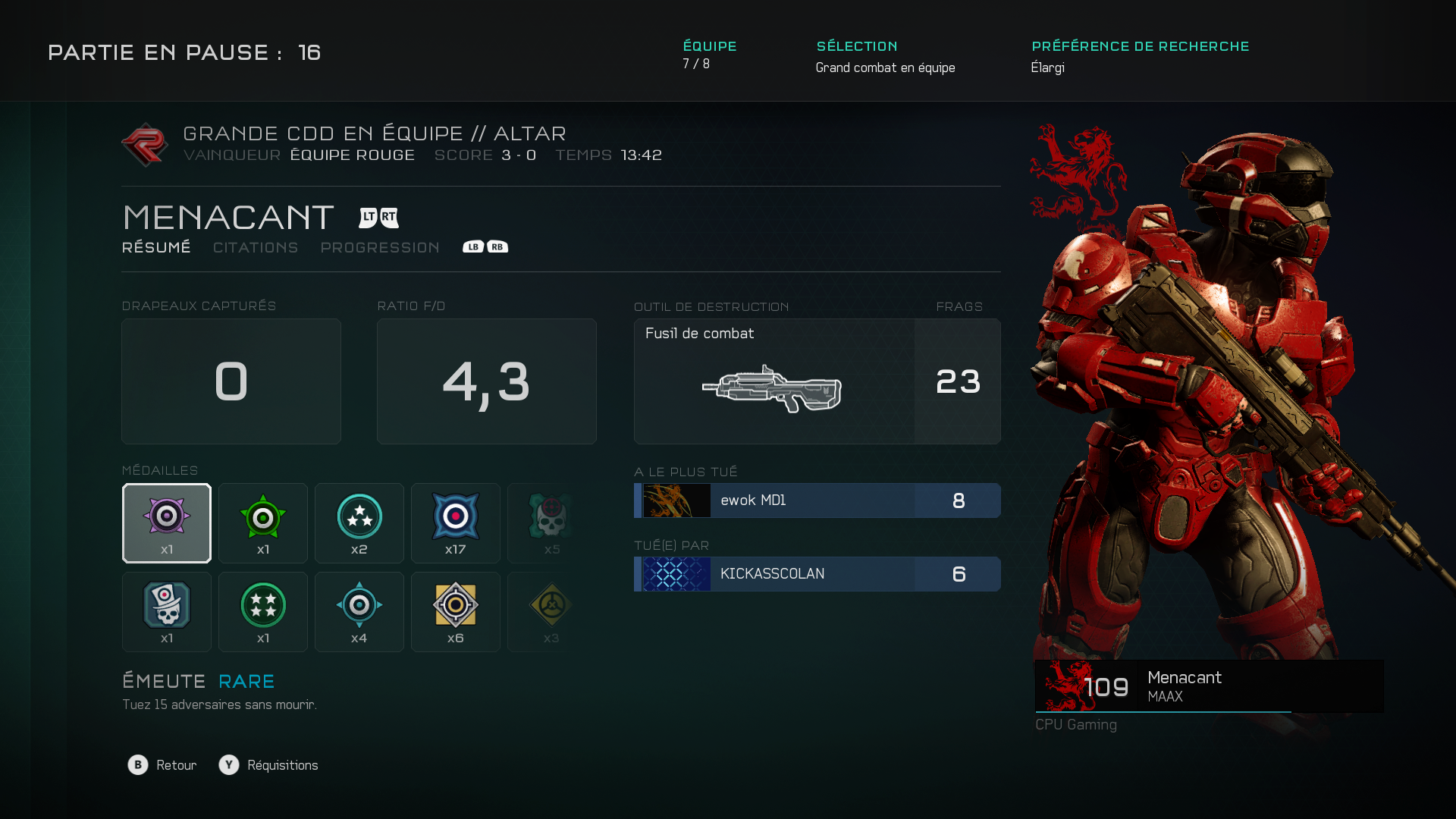The height and width of the screenshot is (819, 1456).
Task: Open ewok MD1 player row
Action: [x=817, y=500]
